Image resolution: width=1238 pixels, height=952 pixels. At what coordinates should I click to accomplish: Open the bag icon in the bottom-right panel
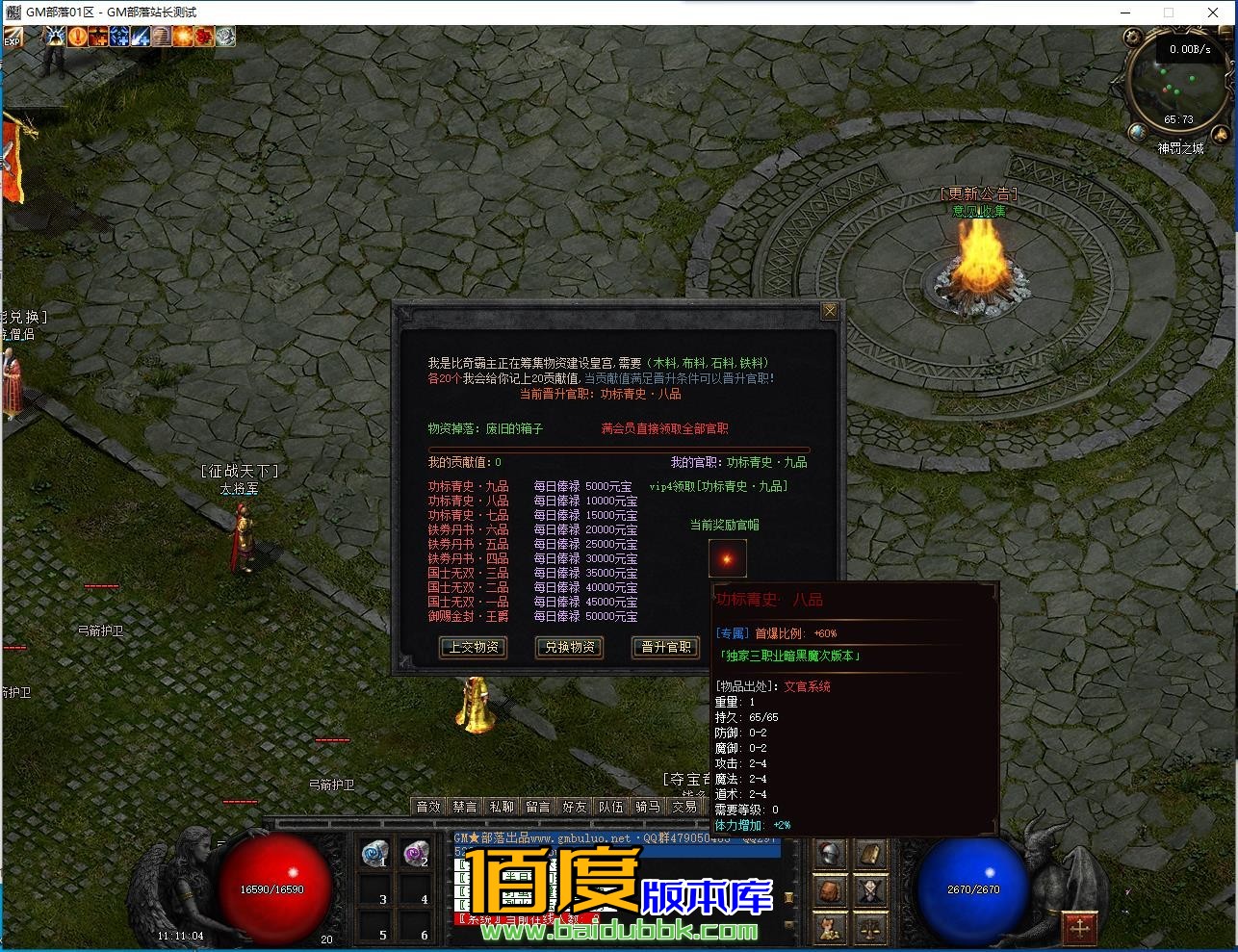pos(830,889)
